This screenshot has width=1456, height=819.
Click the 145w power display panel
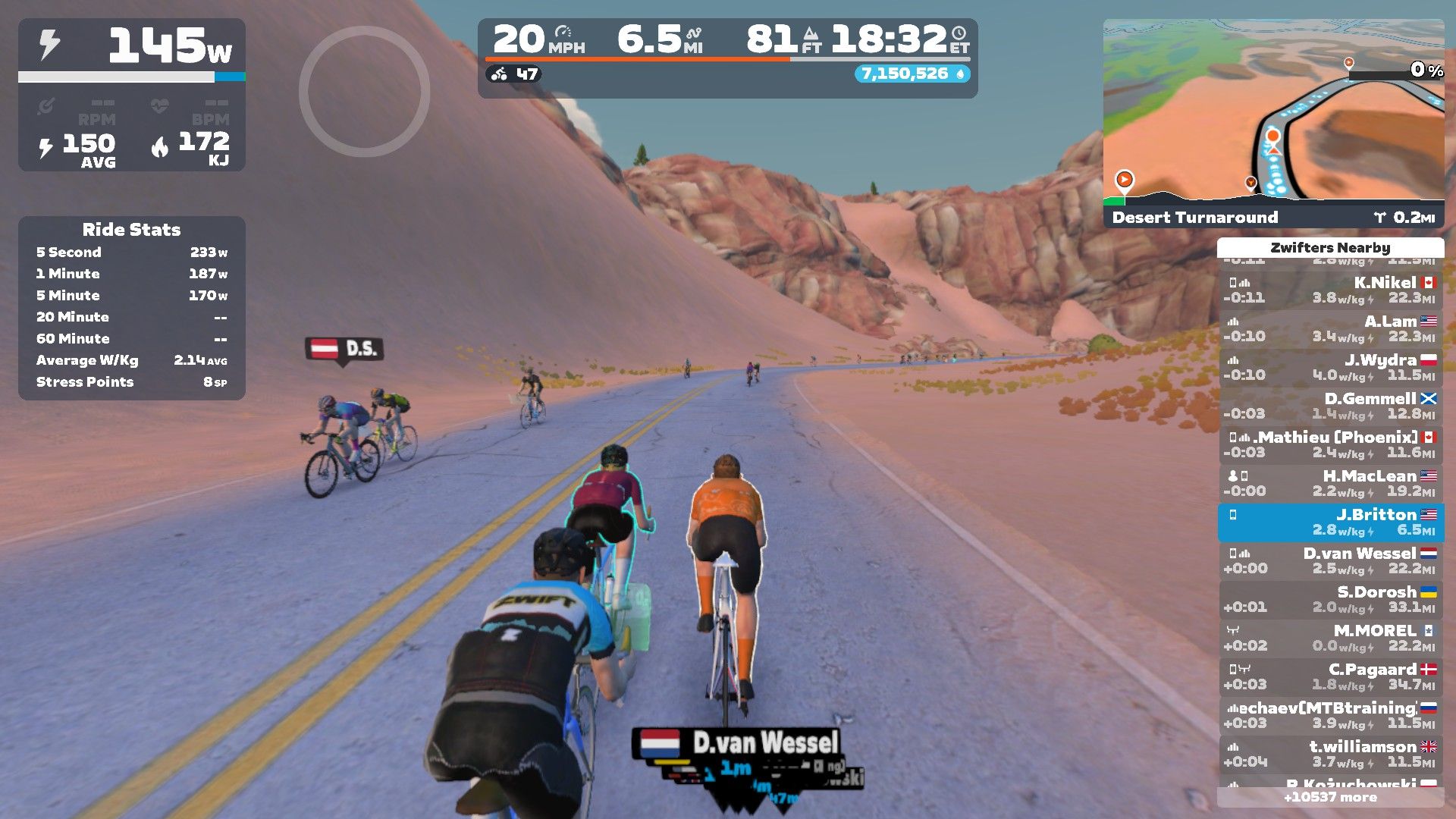[x=131, y=49]
